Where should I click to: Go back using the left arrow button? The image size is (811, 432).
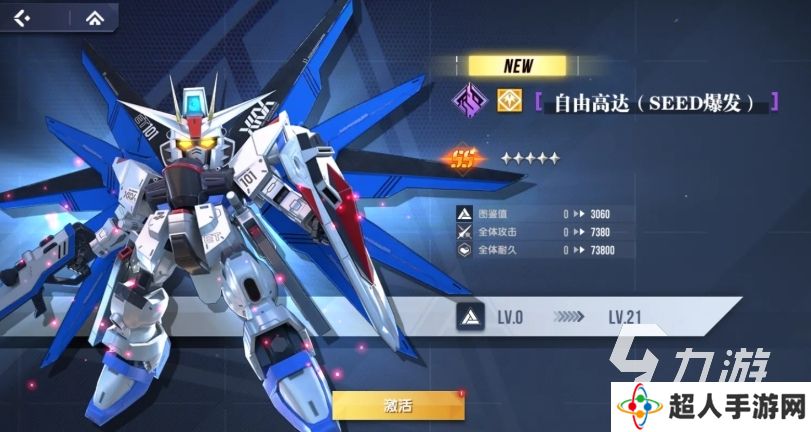point(23,18)
